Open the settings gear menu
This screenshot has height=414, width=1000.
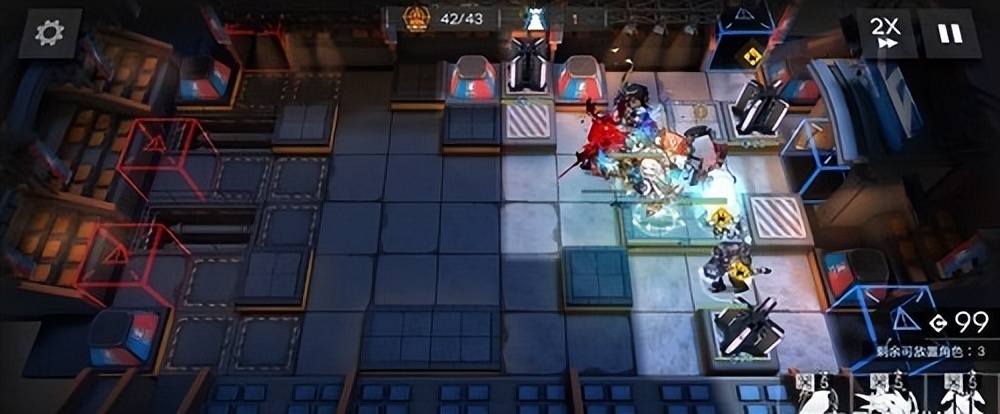49,33
